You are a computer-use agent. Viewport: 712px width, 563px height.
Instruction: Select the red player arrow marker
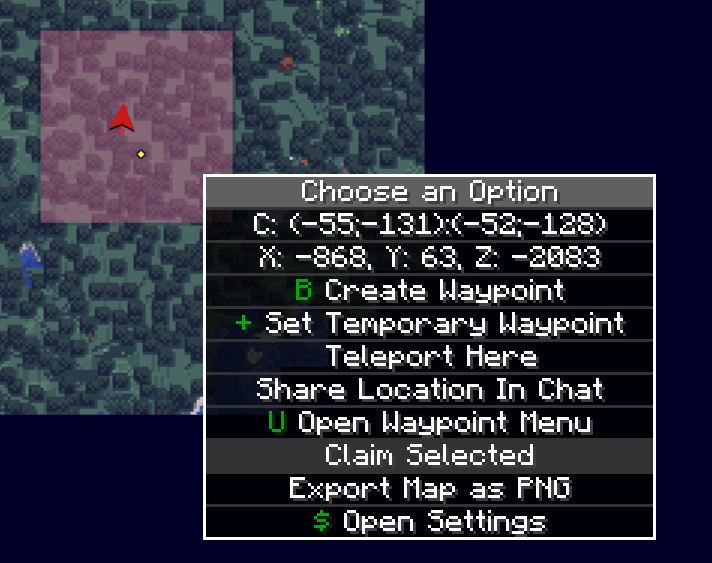(x=122, y=119)
